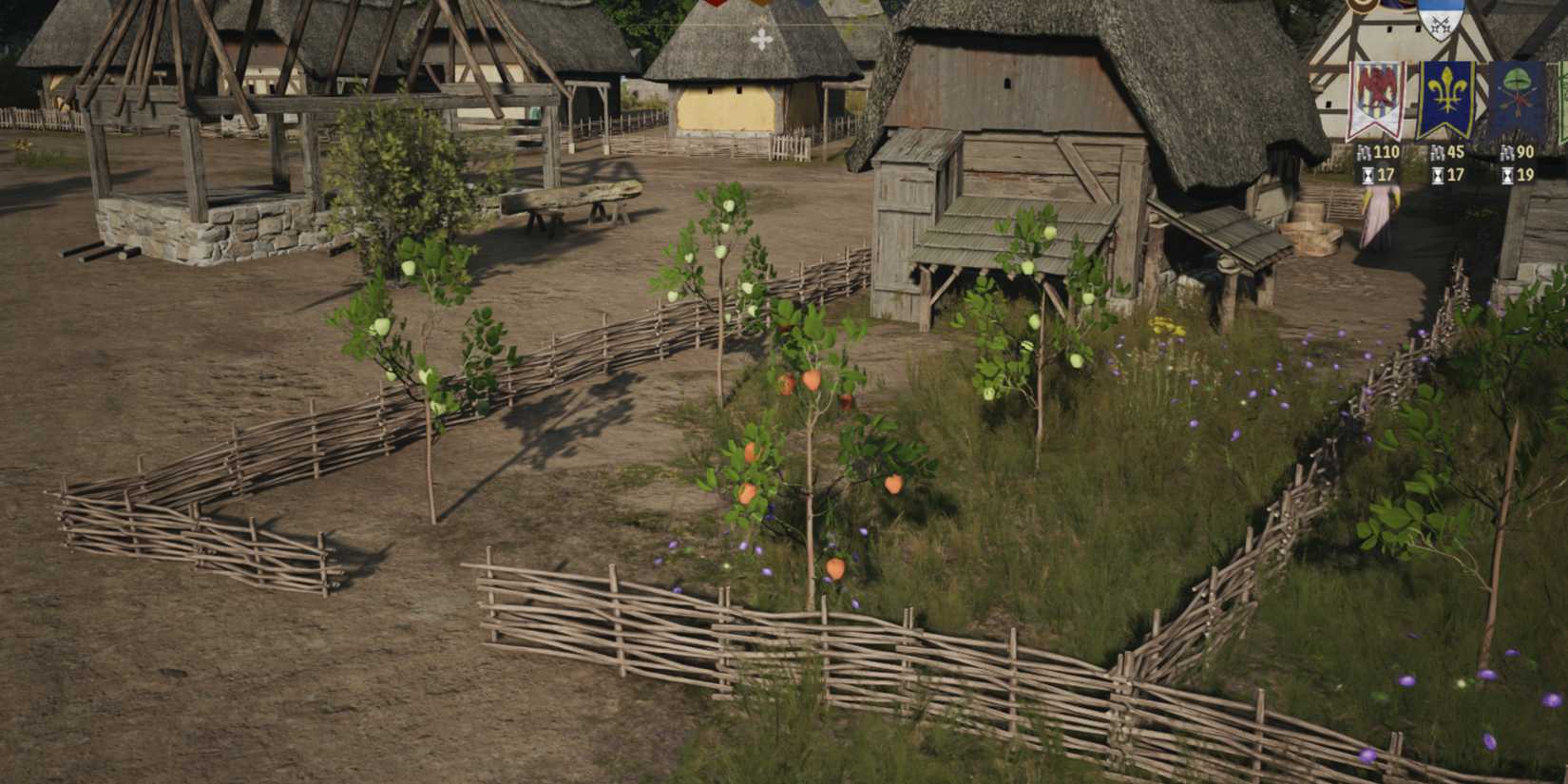Select the red eagle retinue banner
1568x784 pixels.
(1375, 91)
